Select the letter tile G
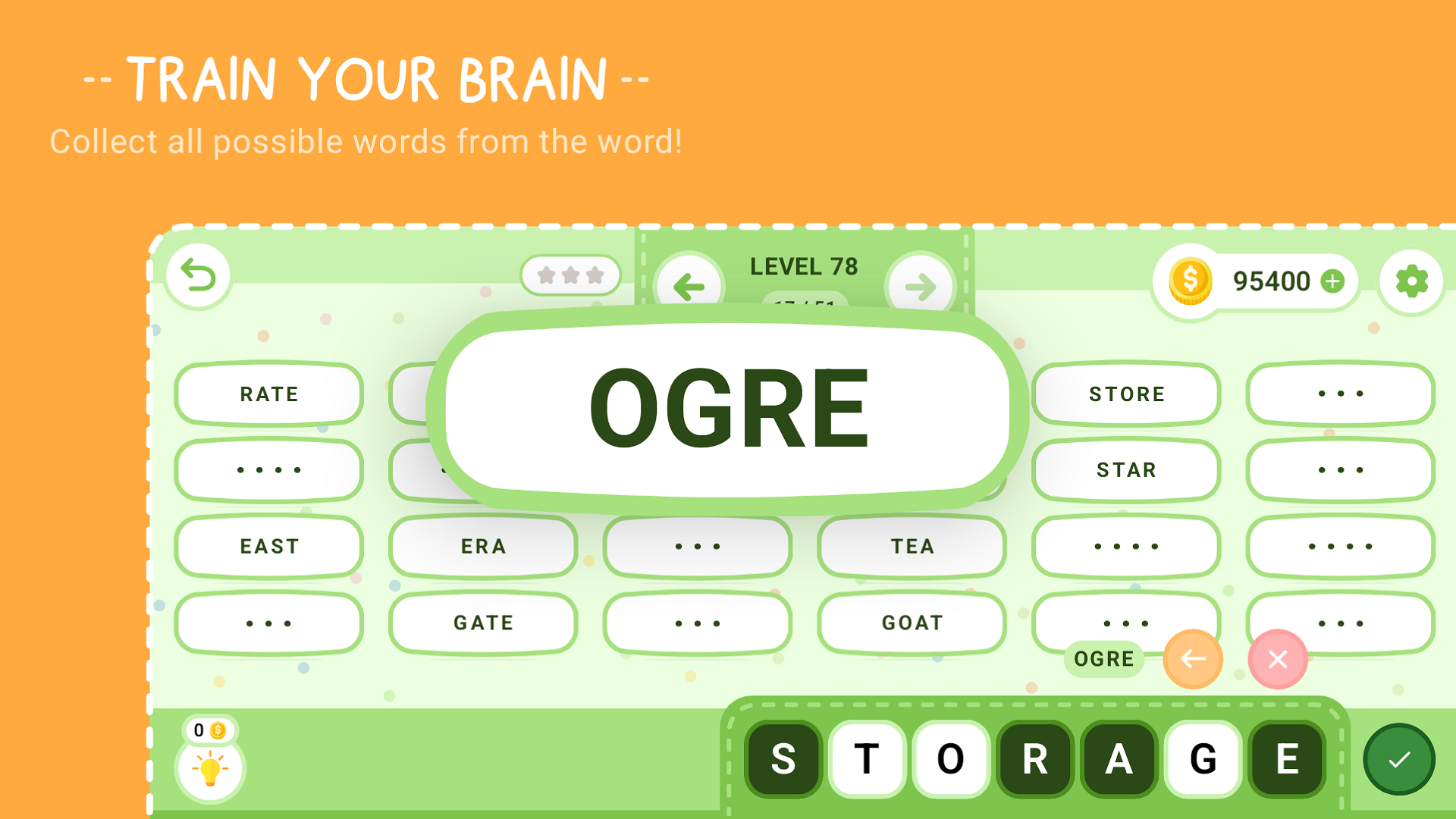 tap(1202, 759)
